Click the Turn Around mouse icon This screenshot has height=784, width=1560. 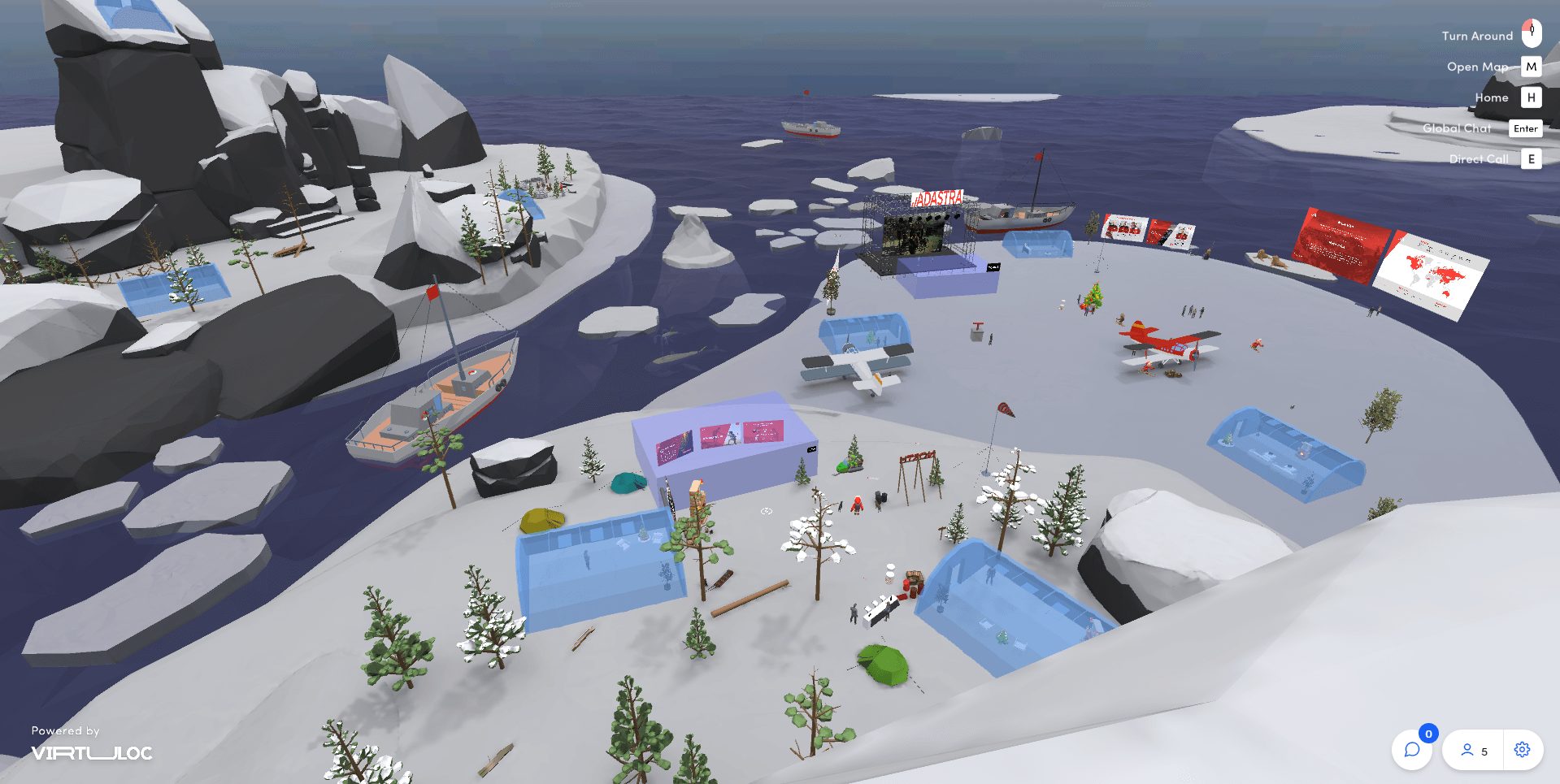(1531, 33)
